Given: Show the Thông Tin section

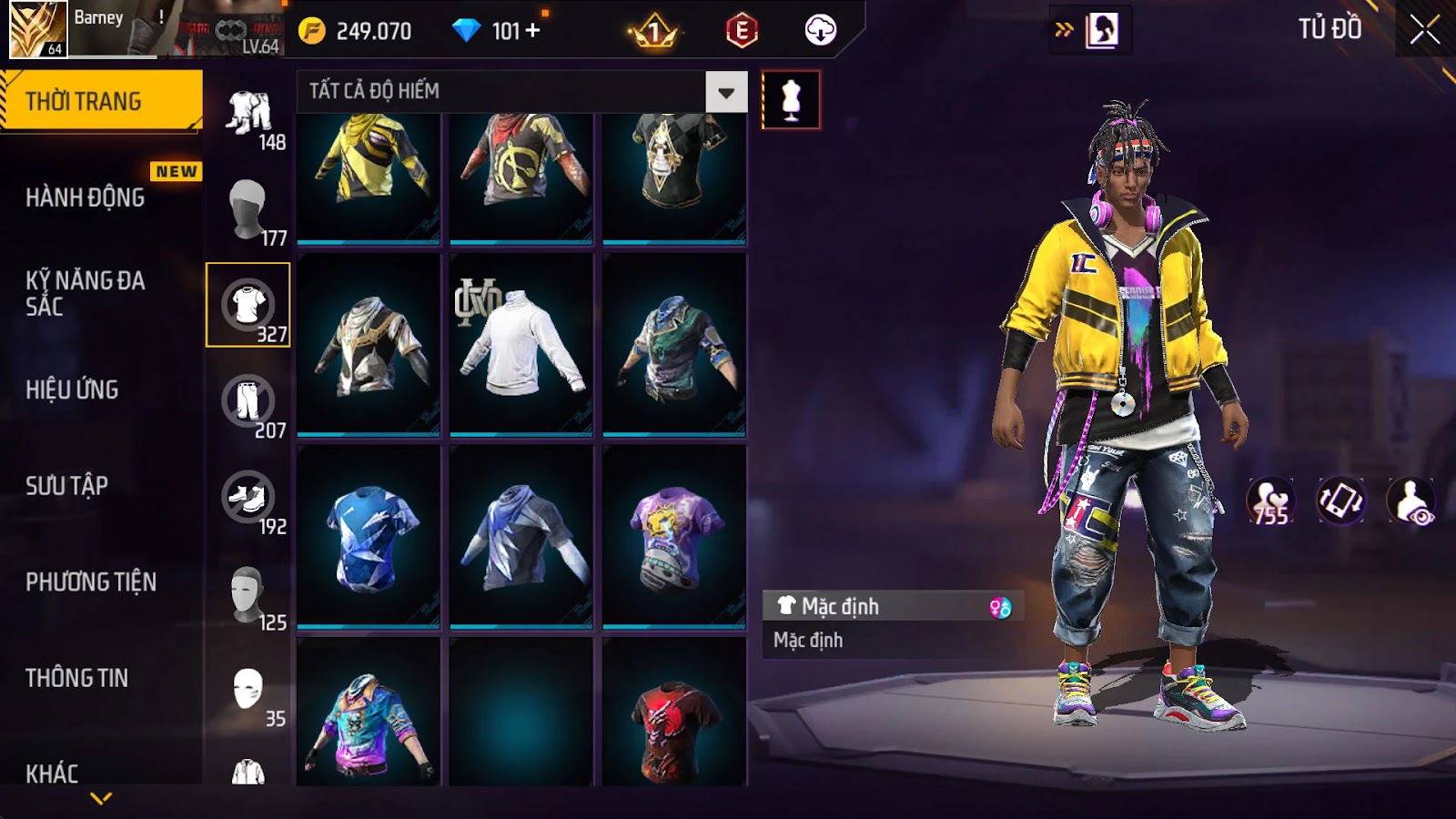Looking at the screenshot, I should [x=77, y=678].
